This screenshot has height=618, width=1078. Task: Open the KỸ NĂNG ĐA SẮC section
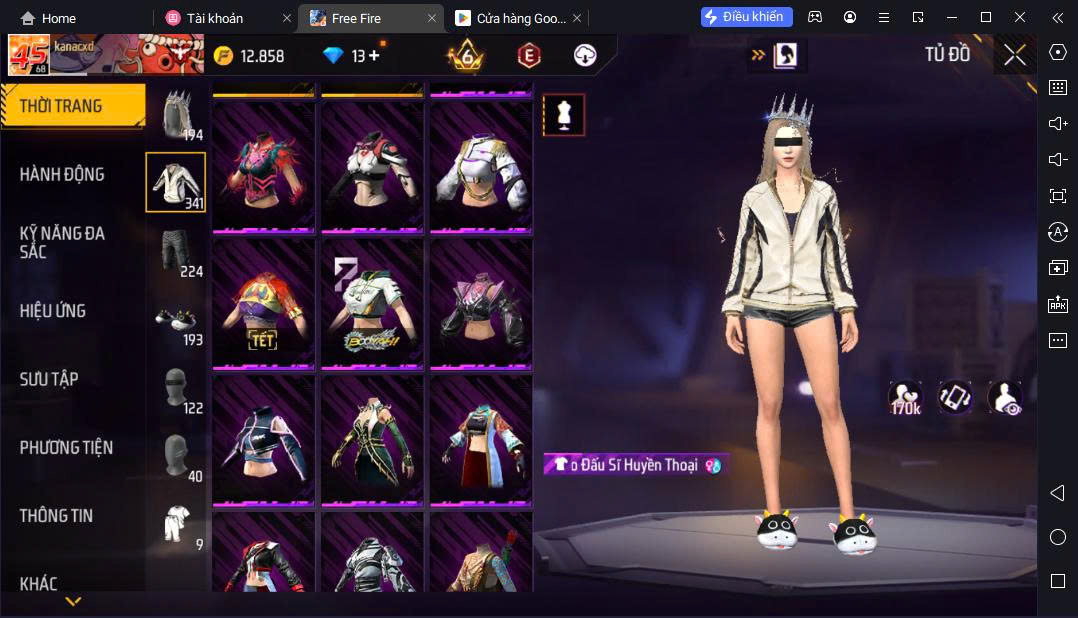[x=62, y=242]
